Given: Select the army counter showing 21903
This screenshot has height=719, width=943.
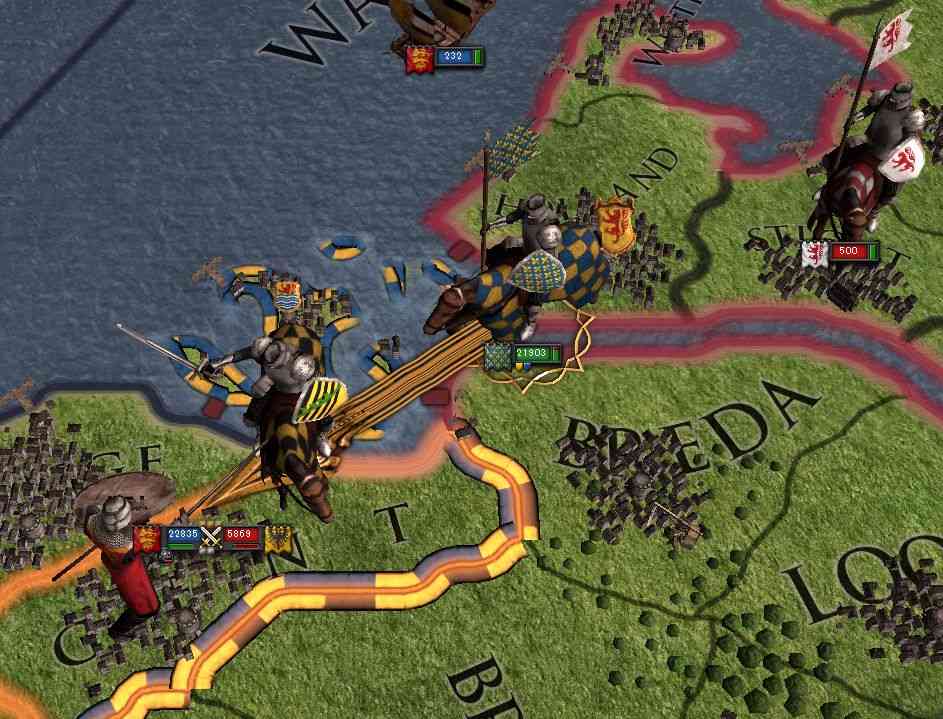Looking at the screenshot, I should point(530,353).
